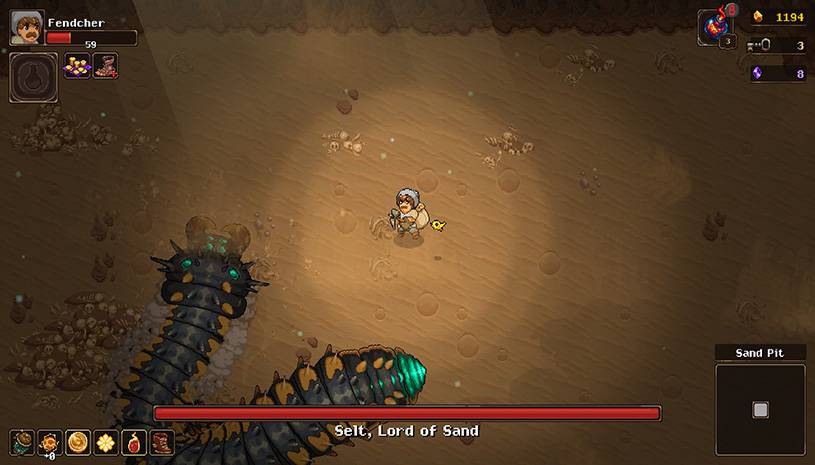Screen dimensions: 815x465
Task: Select the golden flower relic
Action: (106, 442)
